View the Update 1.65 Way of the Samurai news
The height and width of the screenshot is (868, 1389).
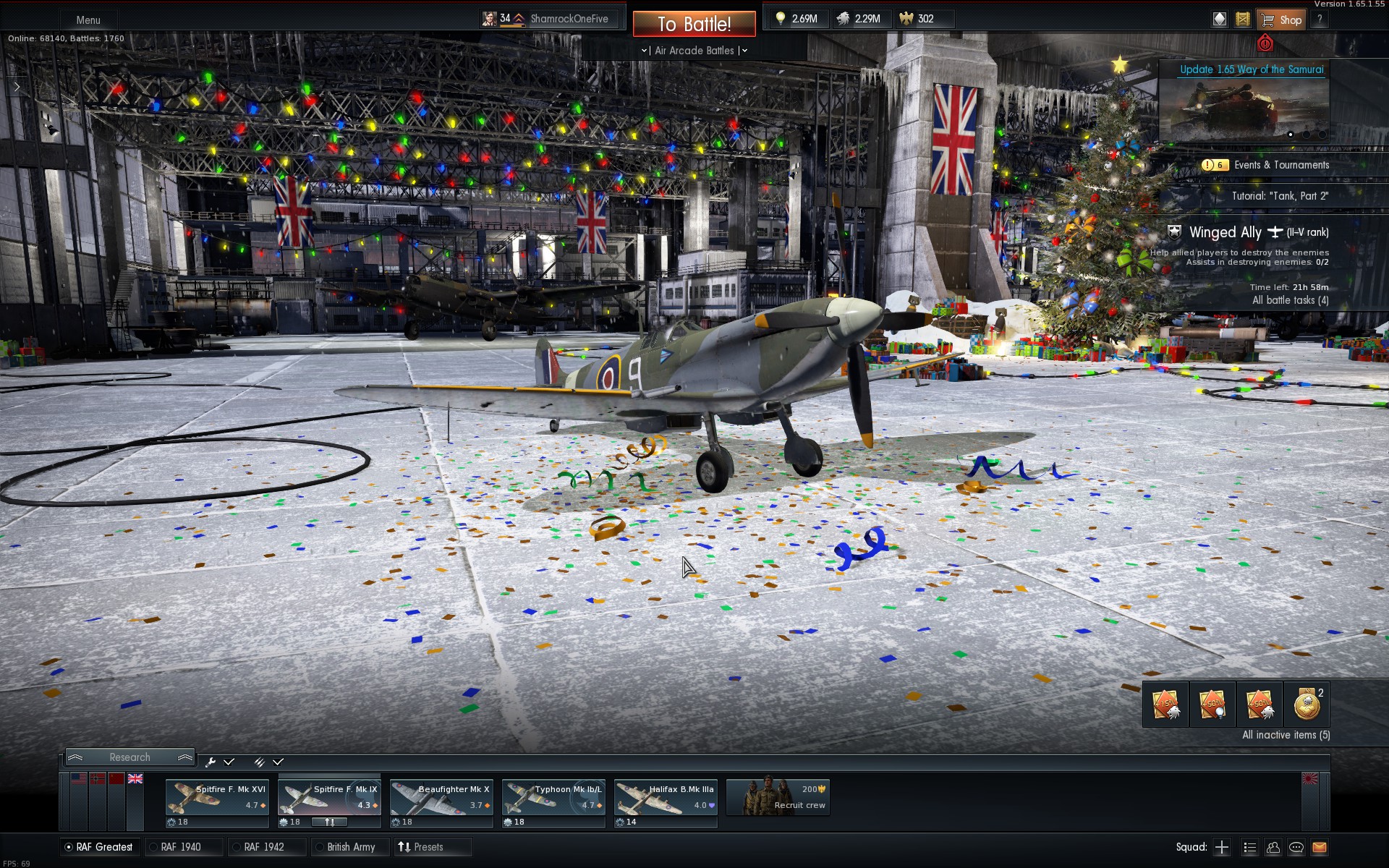pyautogui.click(x=1251, y=69)
